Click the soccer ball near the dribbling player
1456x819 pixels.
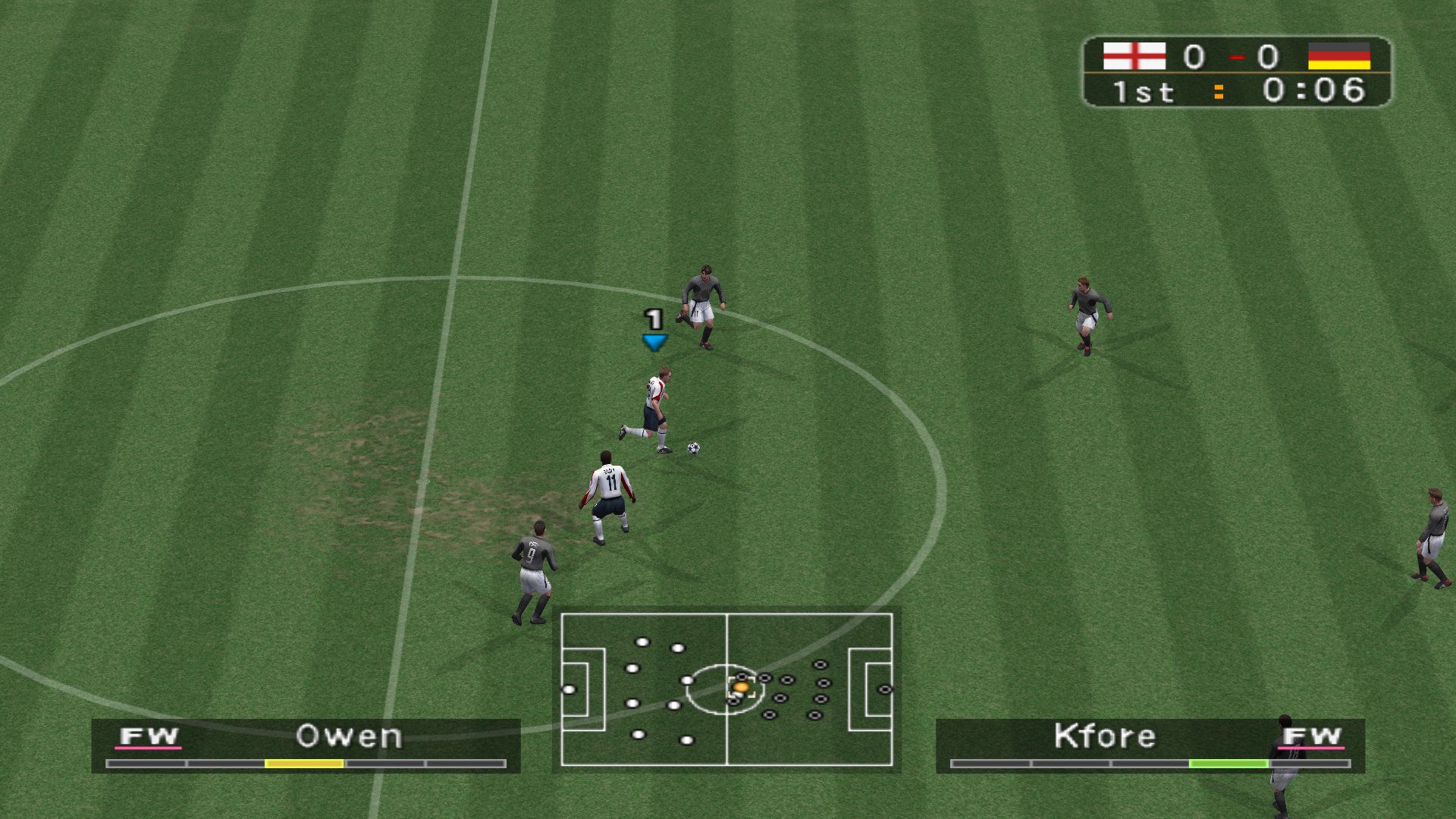[x=693, y=449]
